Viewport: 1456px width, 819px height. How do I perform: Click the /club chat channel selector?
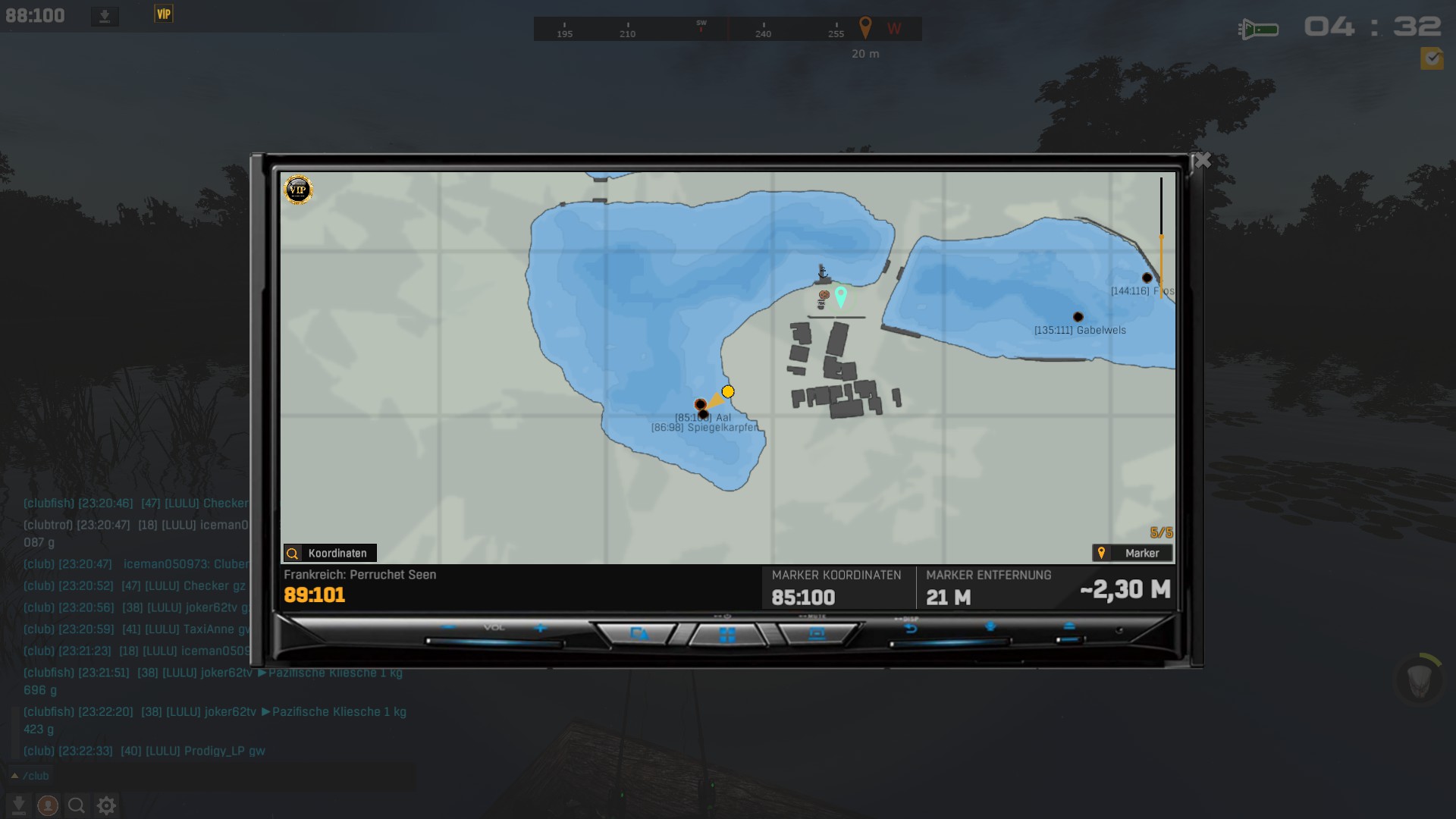[x=30, y=776]
